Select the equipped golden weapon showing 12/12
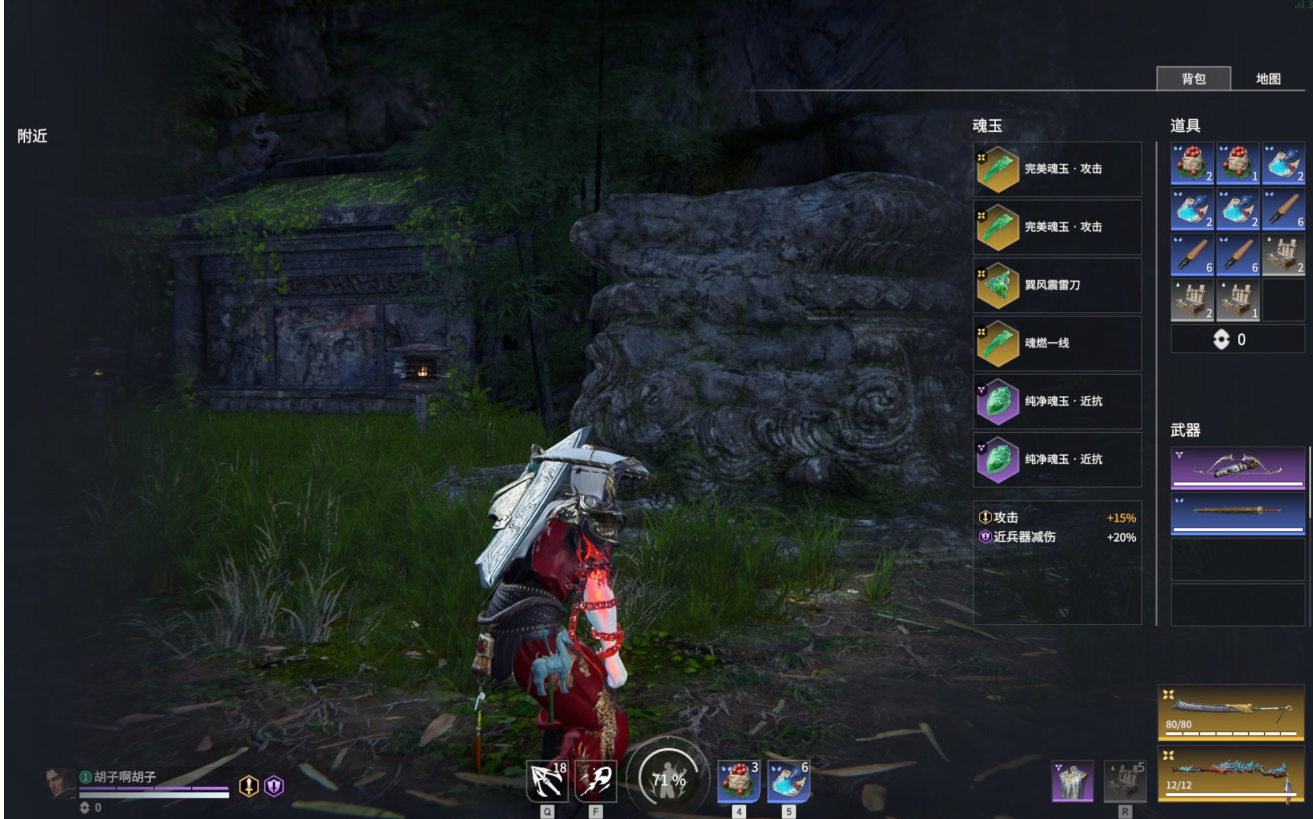 1231,774
